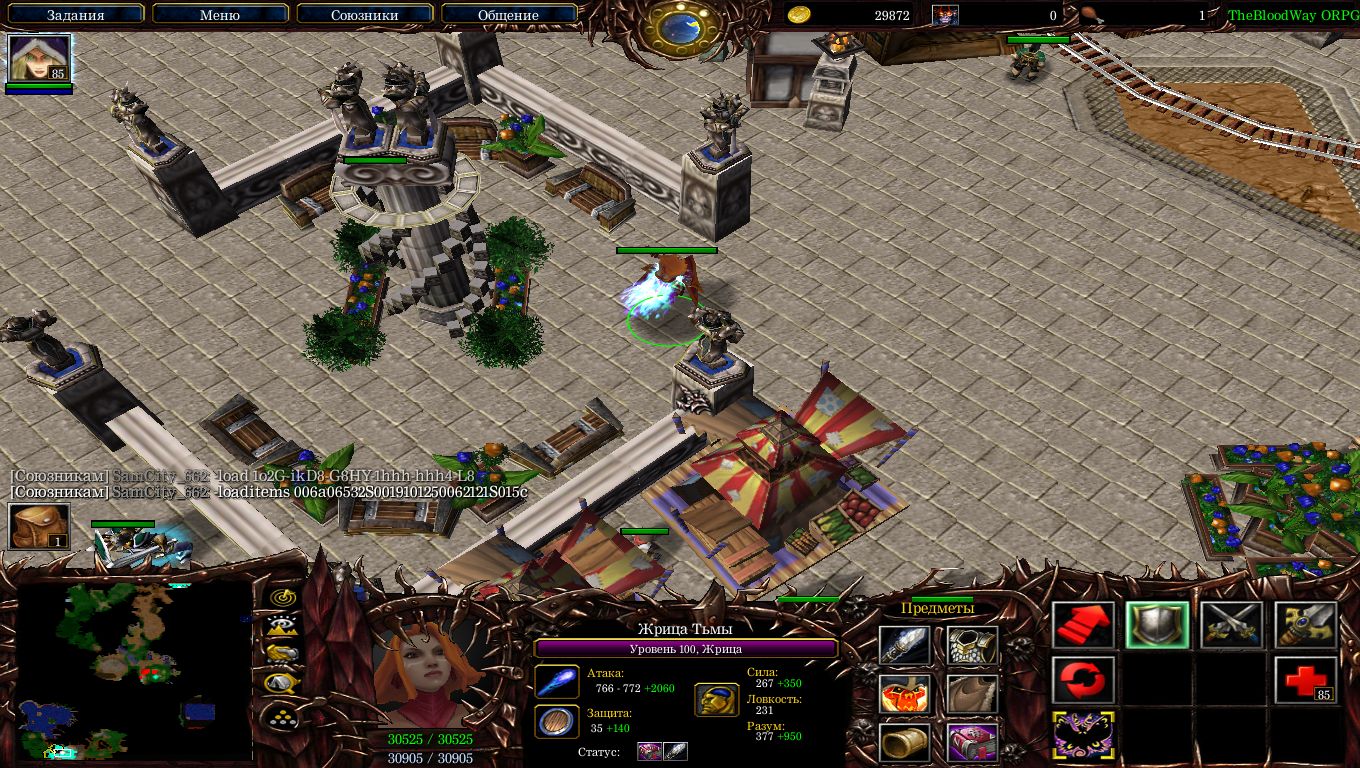The height and width of the screenshot is (768, 1360).
Task: Use the red spellbook inventory item
Action: coord(972,743)
